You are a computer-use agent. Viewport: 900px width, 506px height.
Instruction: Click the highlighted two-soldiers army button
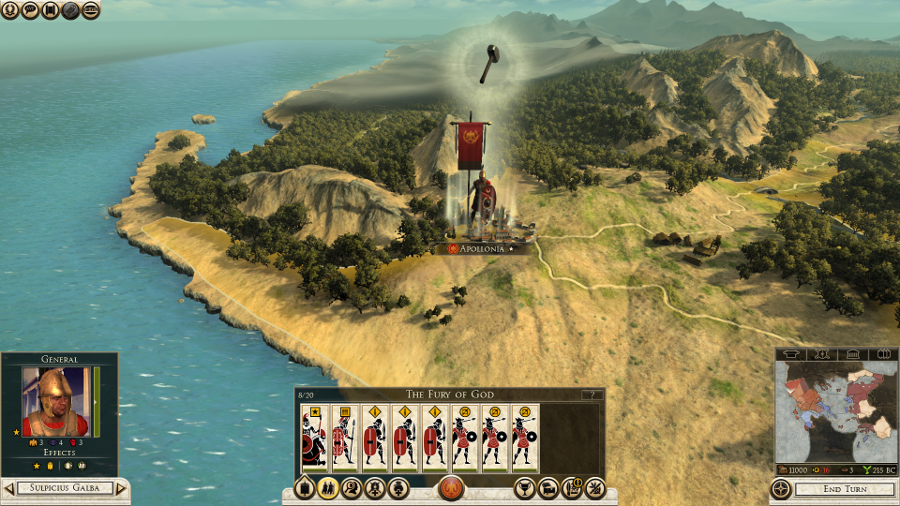327,489
